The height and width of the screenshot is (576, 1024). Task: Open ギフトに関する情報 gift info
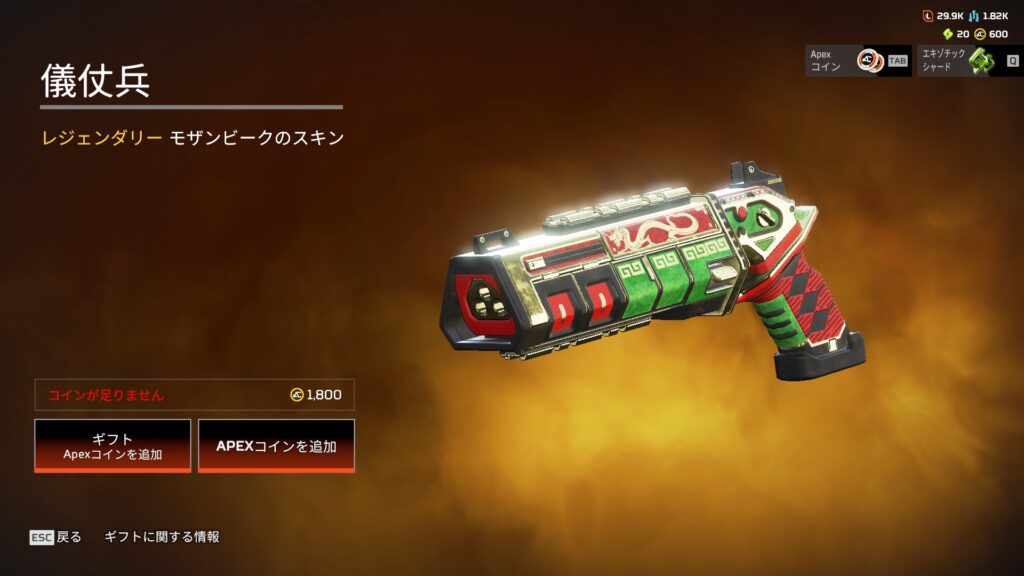coord(162,537)
